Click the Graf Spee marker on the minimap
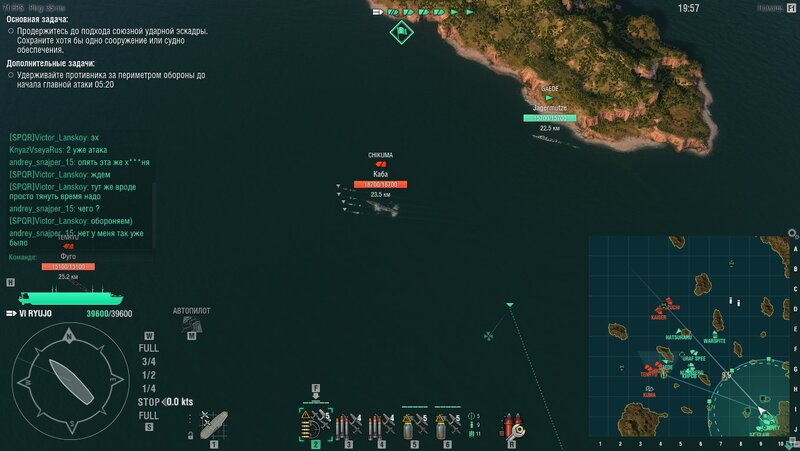 (x=693, y=354)
